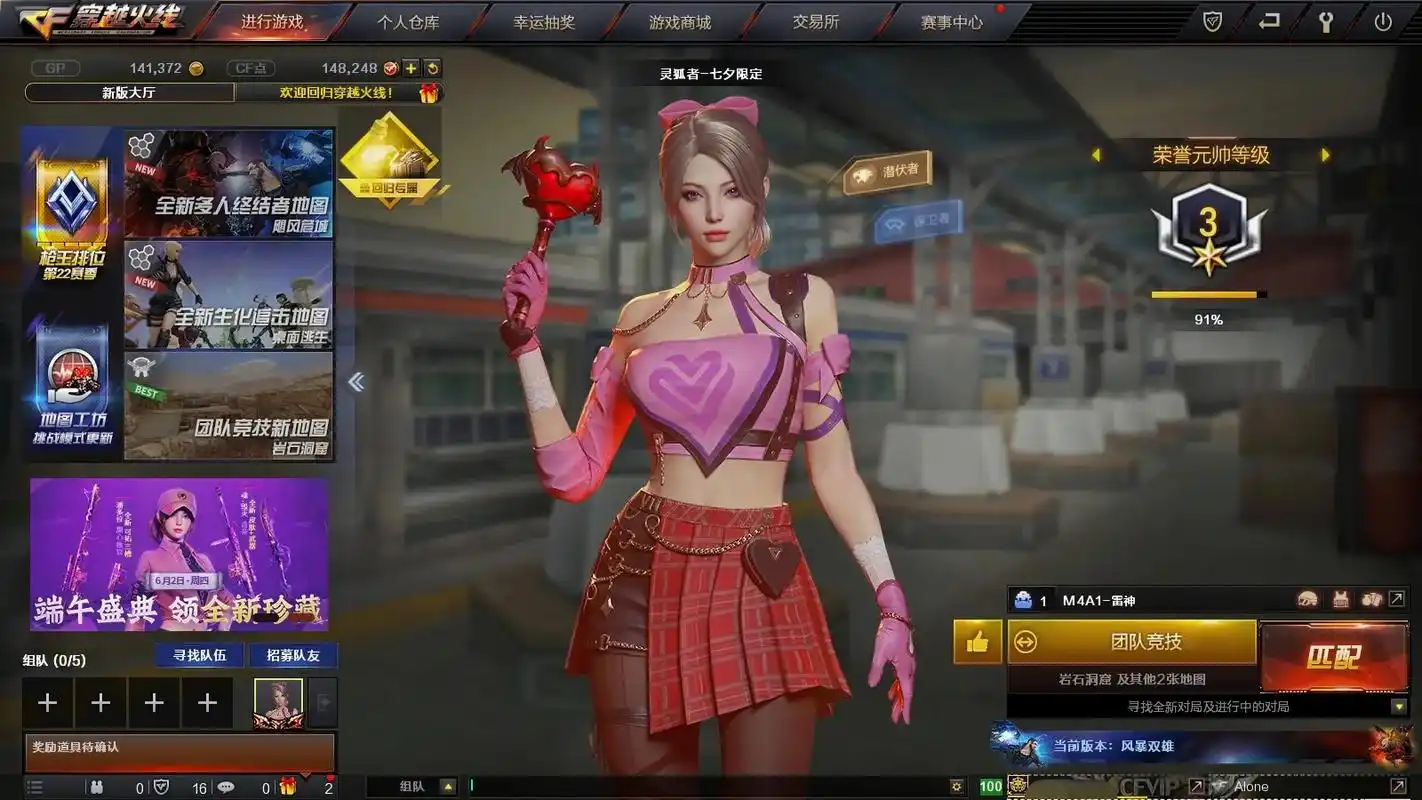The height and width of the screenshot is (800, 1422).
Task: Open the gift icon in the bottom status bar
Action: tap(289, 787)
